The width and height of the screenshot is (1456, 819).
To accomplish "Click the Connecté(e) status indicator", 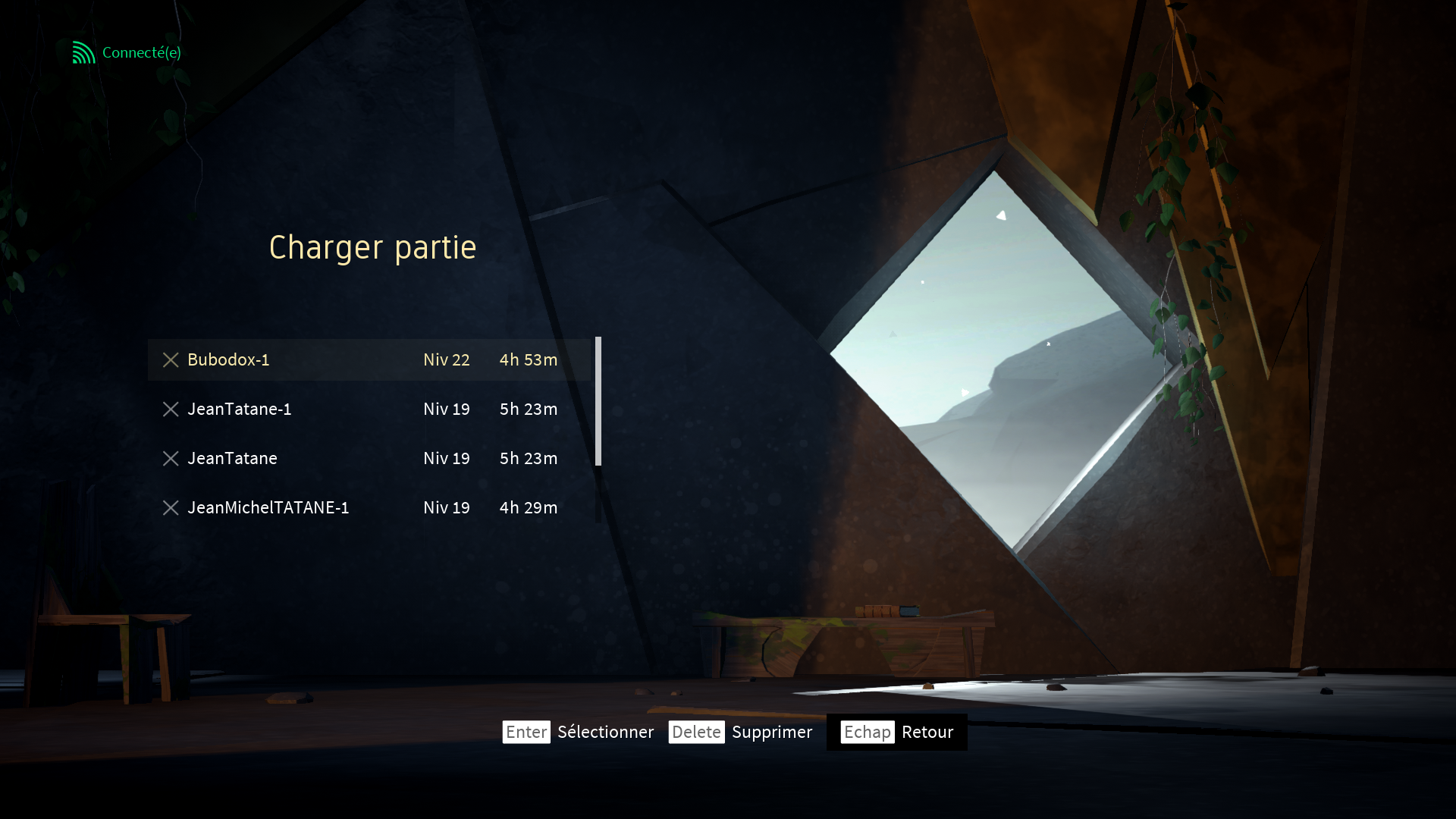I will pos(127,52).
